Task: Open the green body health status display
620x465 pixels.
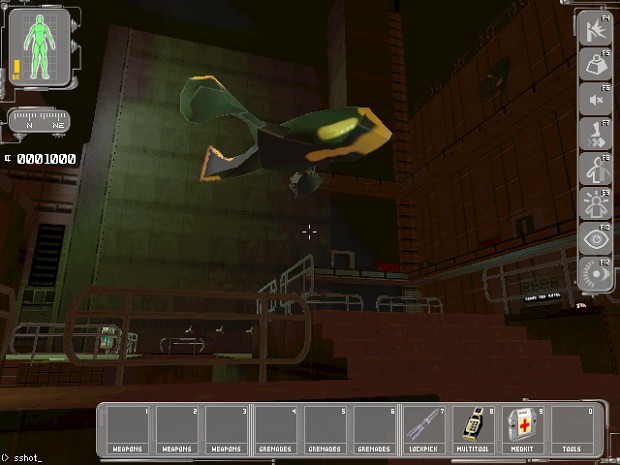Action: (38, 46)
